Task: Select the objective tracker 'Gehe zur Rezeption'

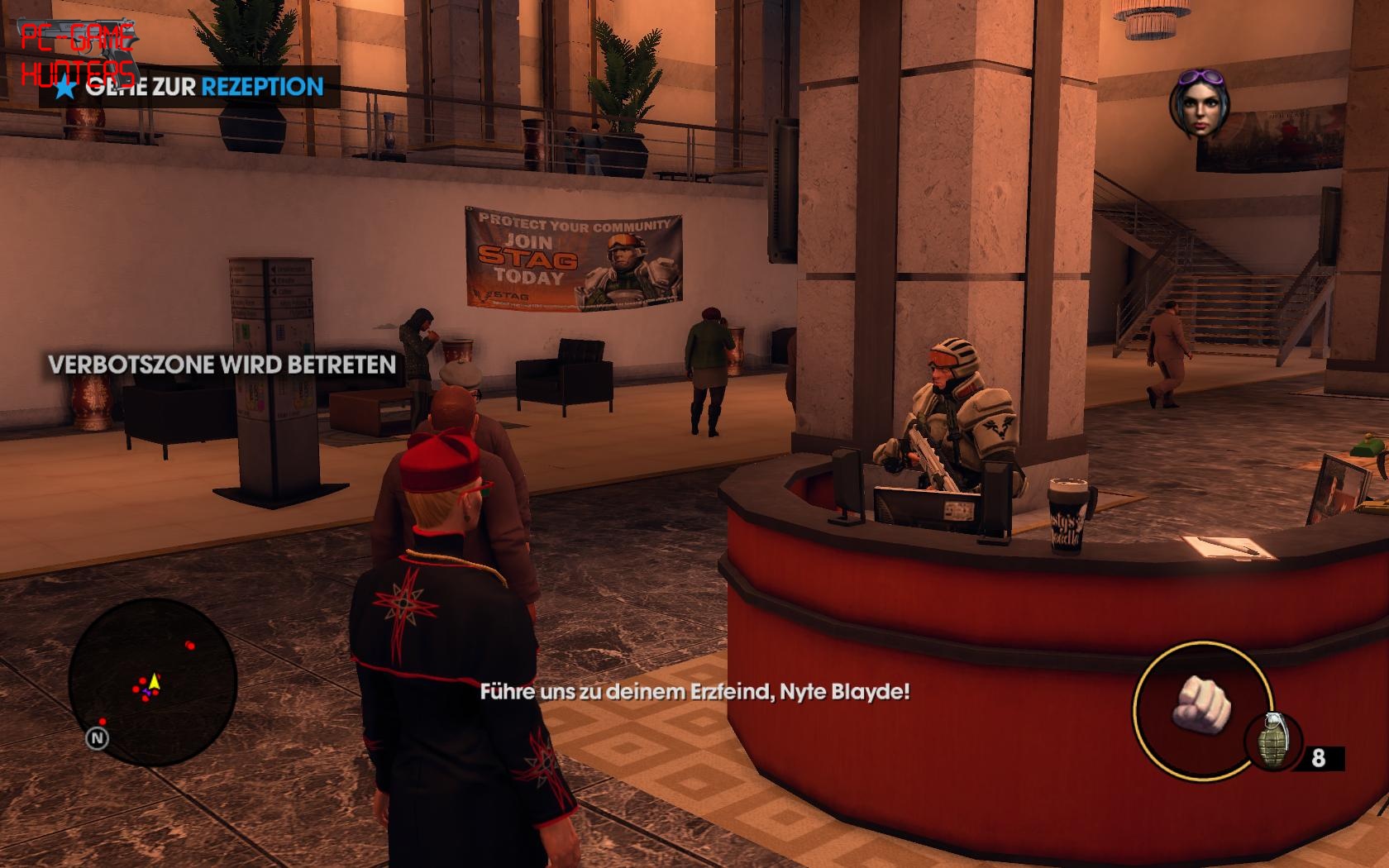Action: (190, 87)
